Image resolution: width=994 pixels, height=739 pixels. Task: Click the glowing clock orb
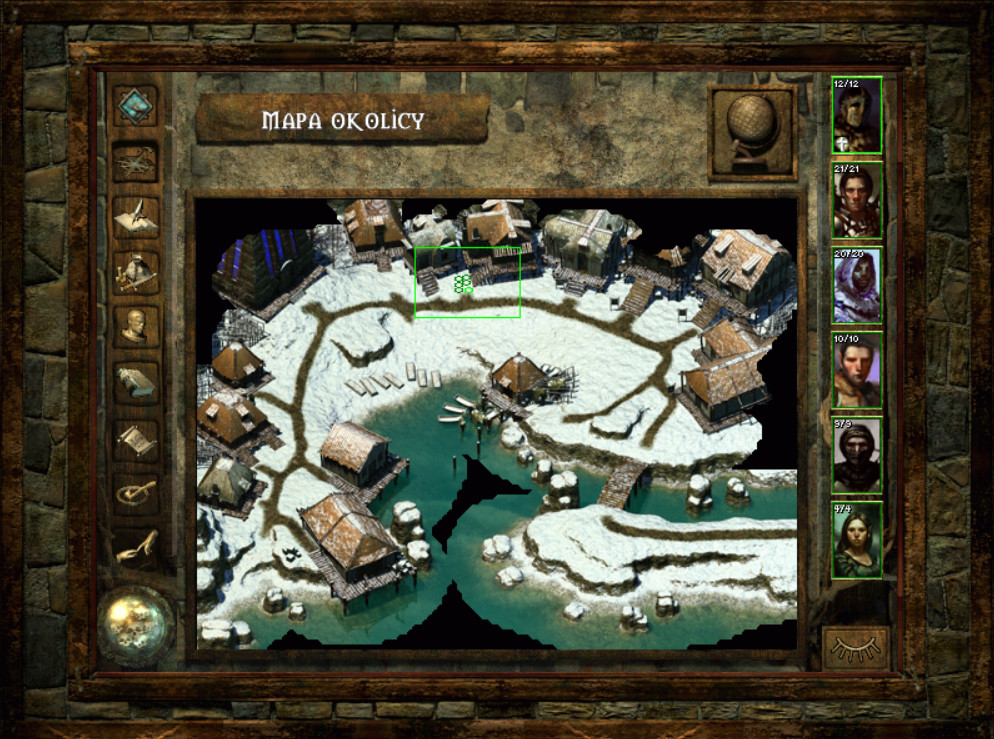click(136, 625)
